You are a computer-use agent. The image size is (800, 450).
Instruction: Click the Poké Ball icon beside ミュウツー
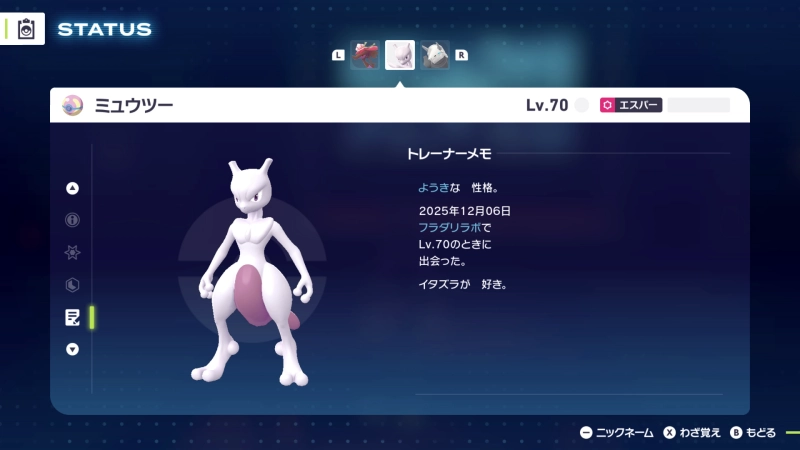(72, 105)
